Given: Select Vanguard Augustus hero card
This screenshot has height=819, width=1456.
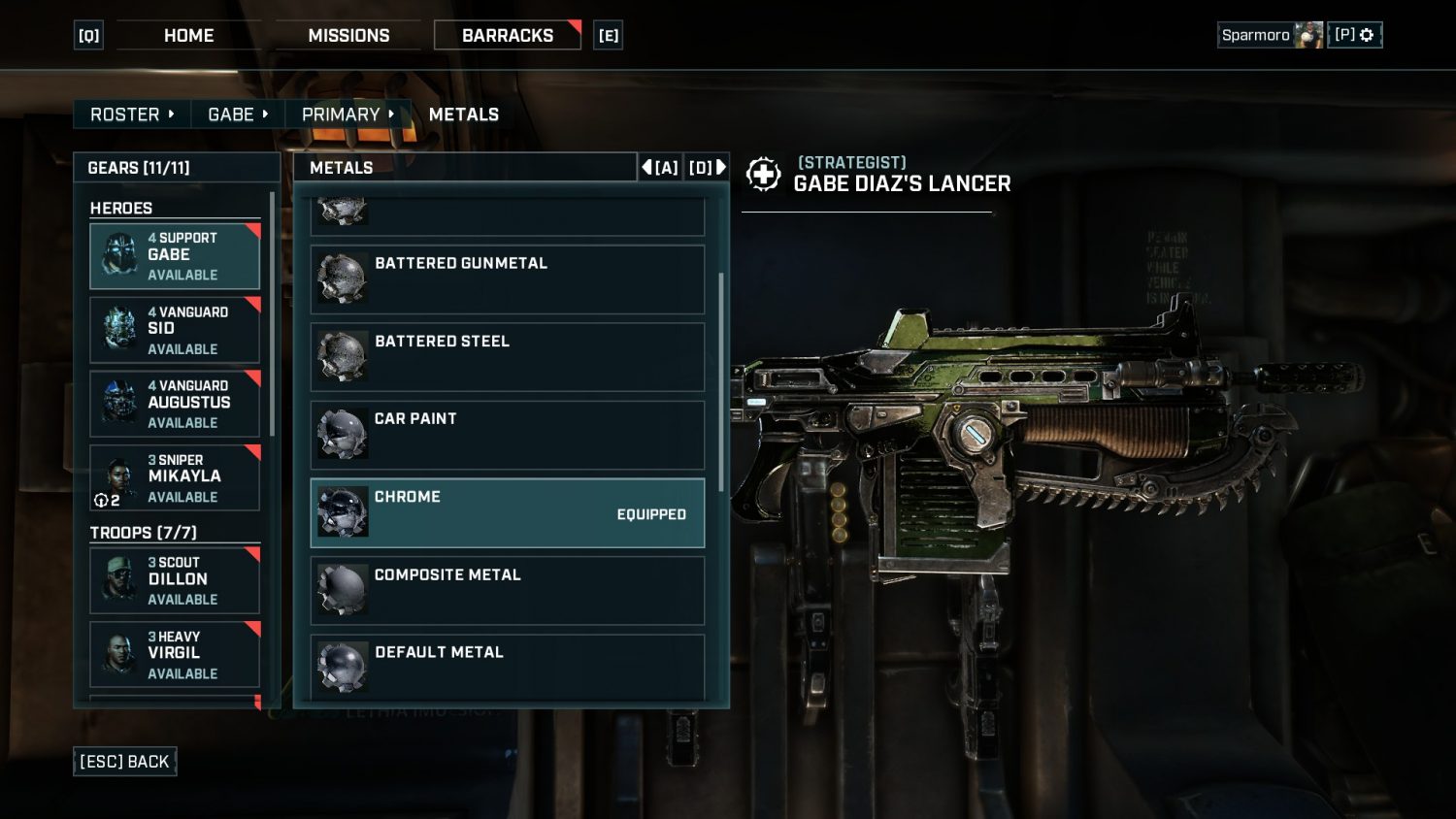Looking at the screenshot, I should pyautogui.click(x=175, y=404).
